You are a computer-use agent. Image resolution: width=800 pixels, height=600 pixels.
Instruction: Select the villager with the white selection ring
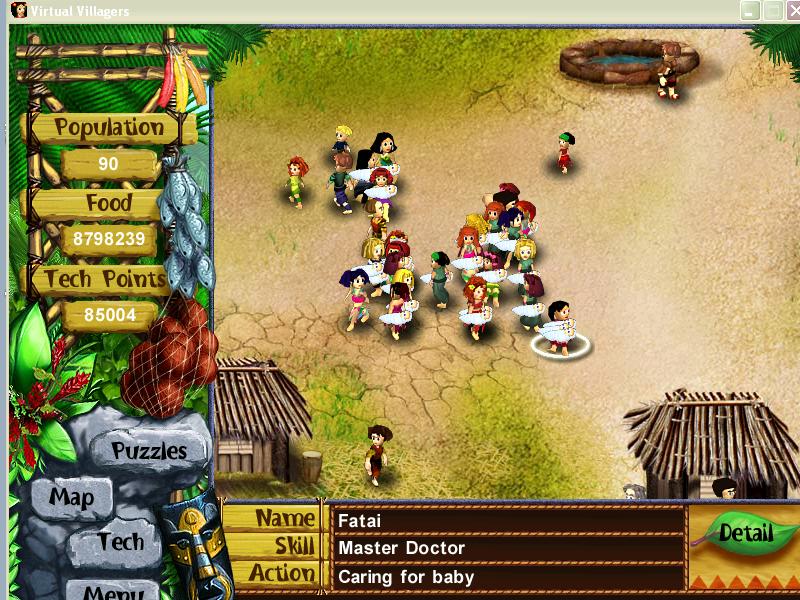(x=560, y=327)
